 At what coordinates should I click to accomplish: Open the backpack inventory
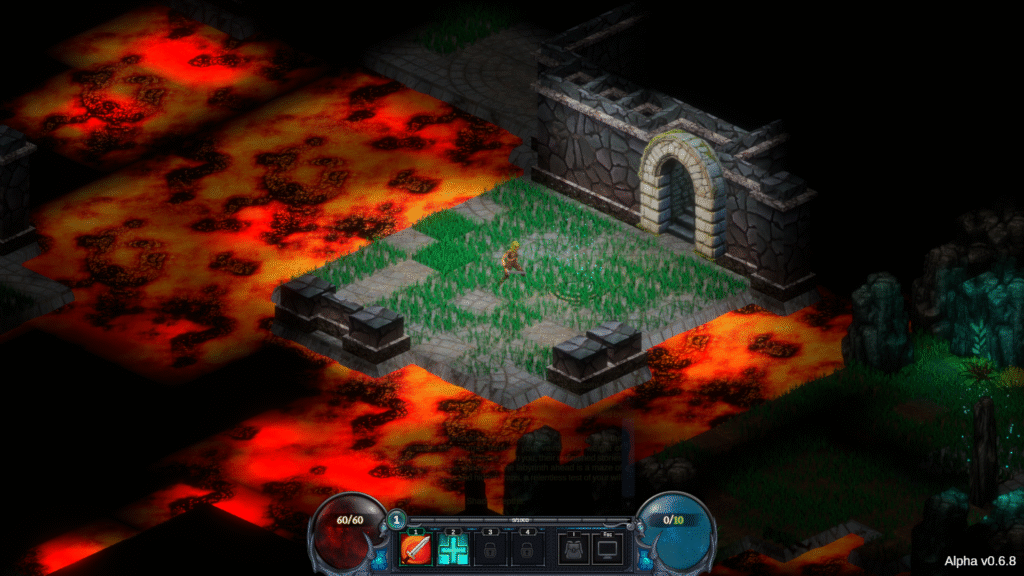point(572,549)
